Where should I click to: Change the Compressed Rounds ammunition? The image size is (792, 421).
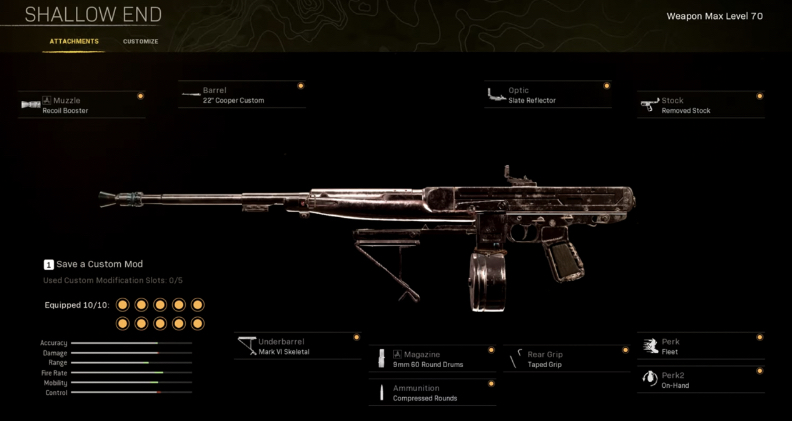pyautogui.click(x=432, y=393)
